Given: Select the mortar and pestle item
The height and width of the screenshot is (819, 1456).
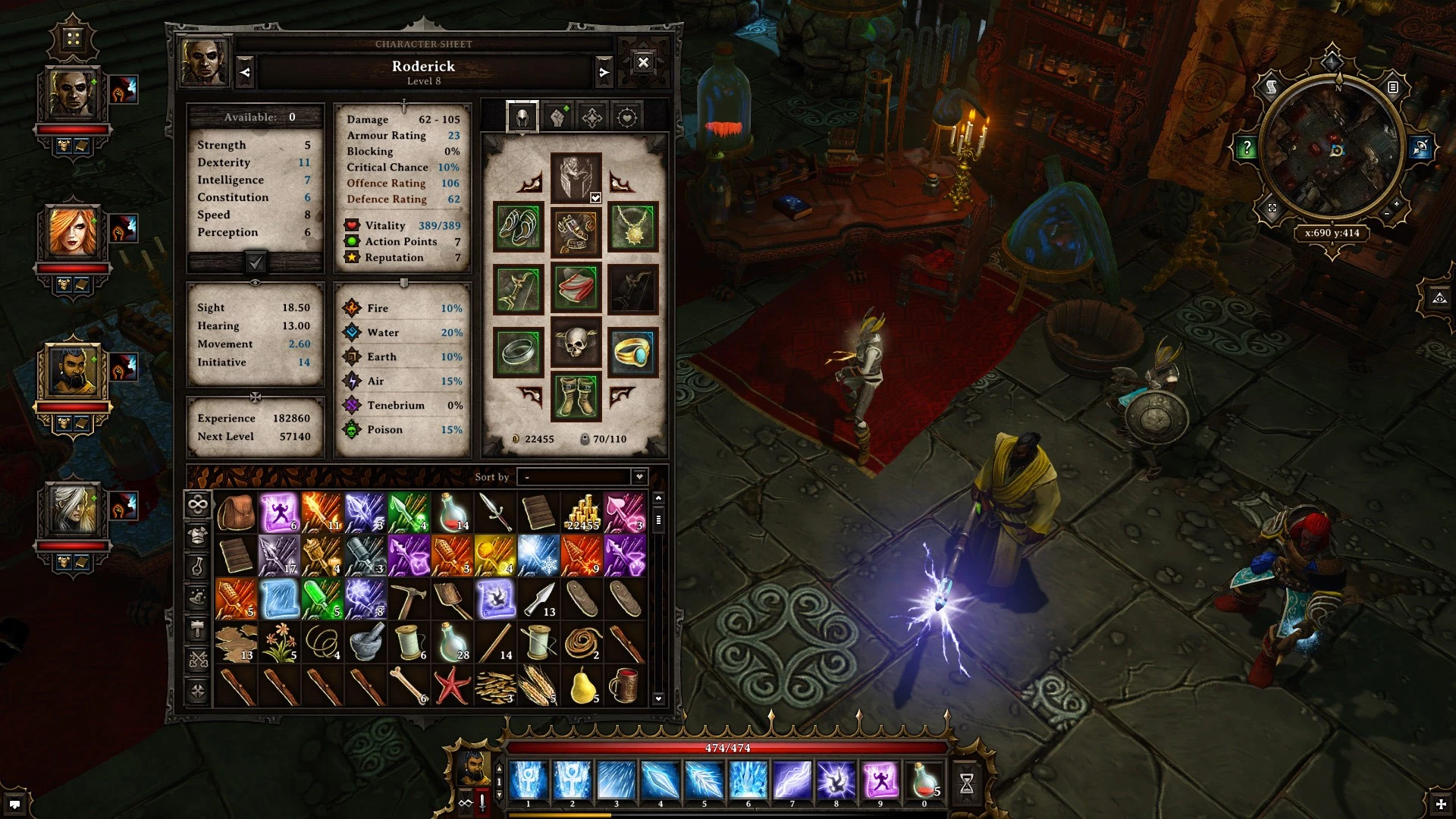Looking at the screenshot, I should point(366,642).
